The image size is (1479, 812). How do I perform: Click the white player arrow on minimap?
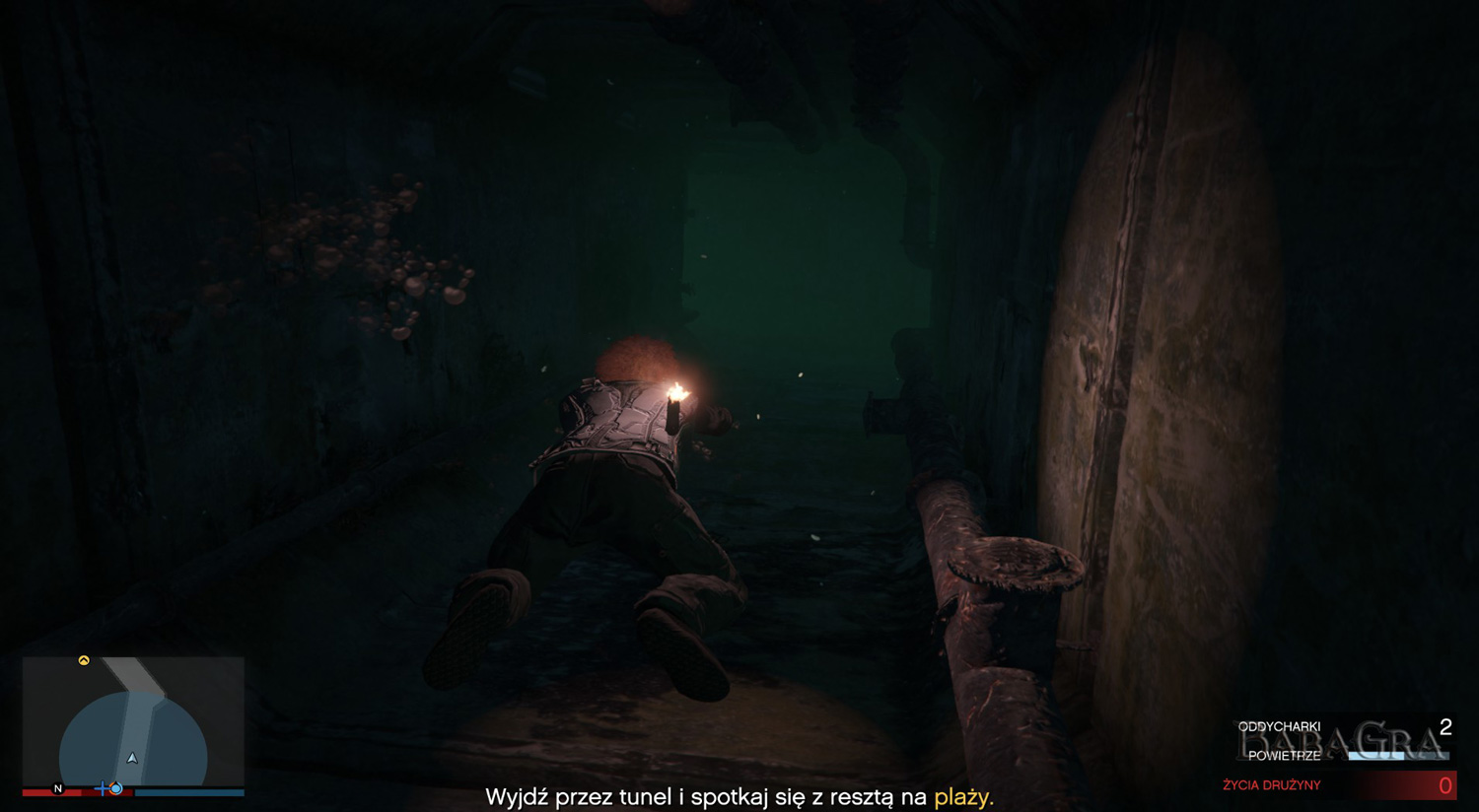(132, 758)
